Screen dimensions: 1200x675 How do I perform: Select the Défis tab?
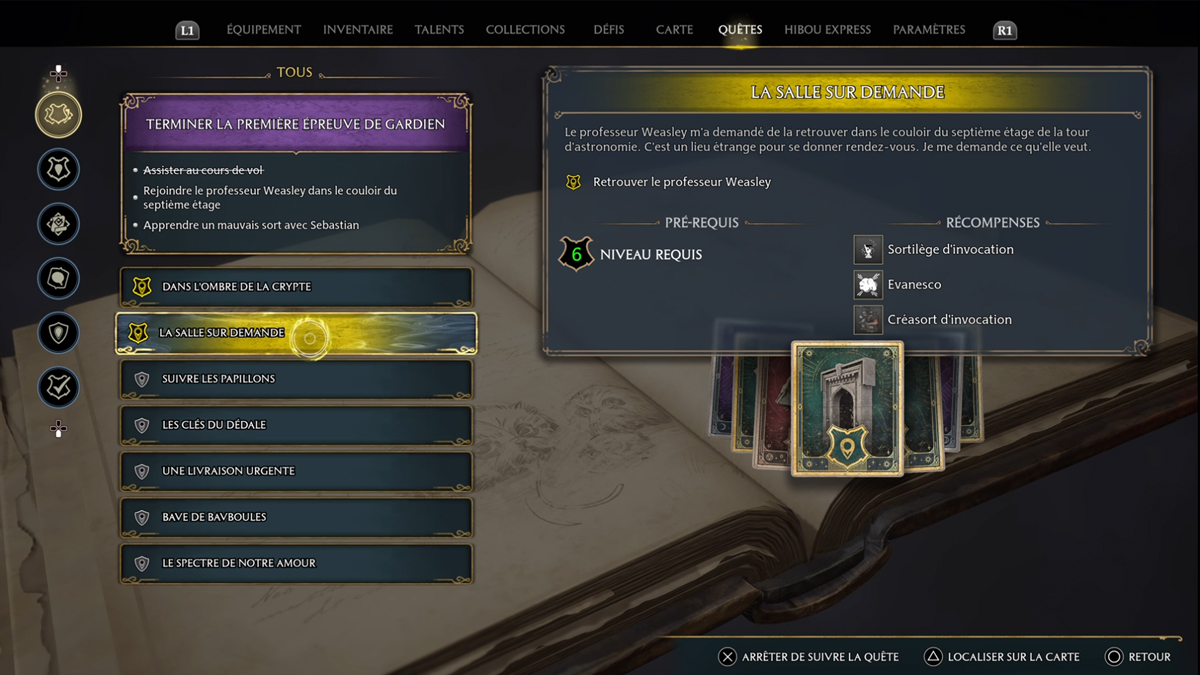[608, 30]
